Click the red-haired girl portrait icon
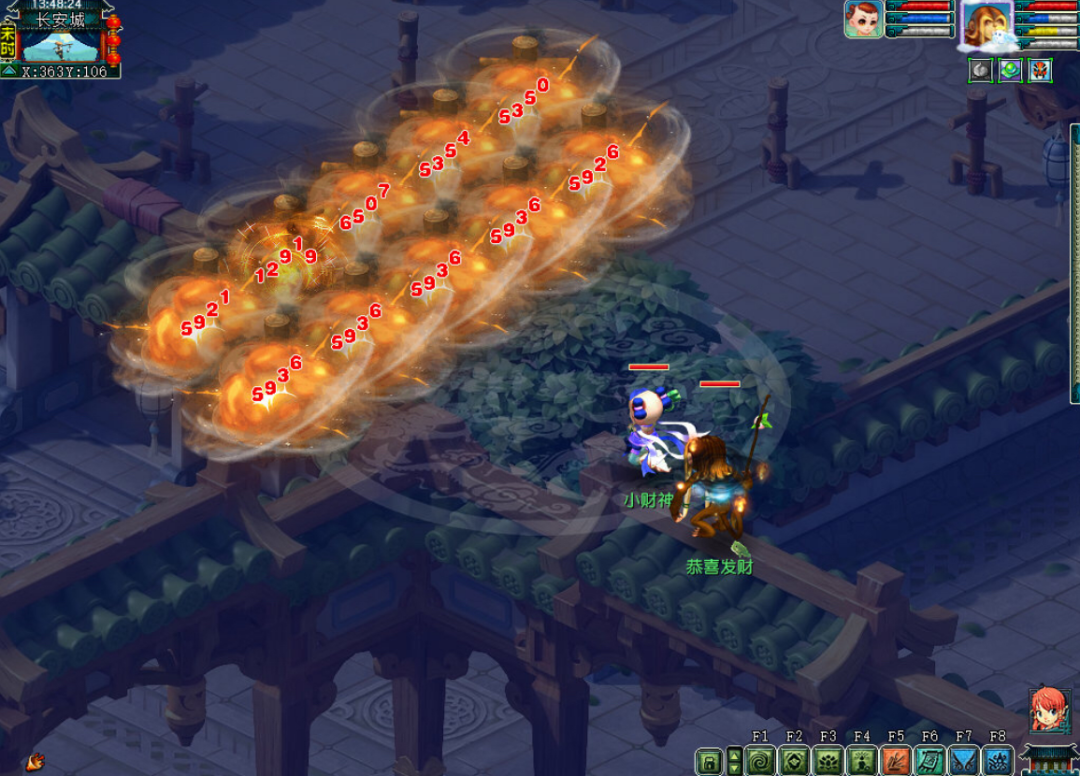The height and width of the screenshot is (776, 1080). pyautogui.click(x=1050, y=709)
